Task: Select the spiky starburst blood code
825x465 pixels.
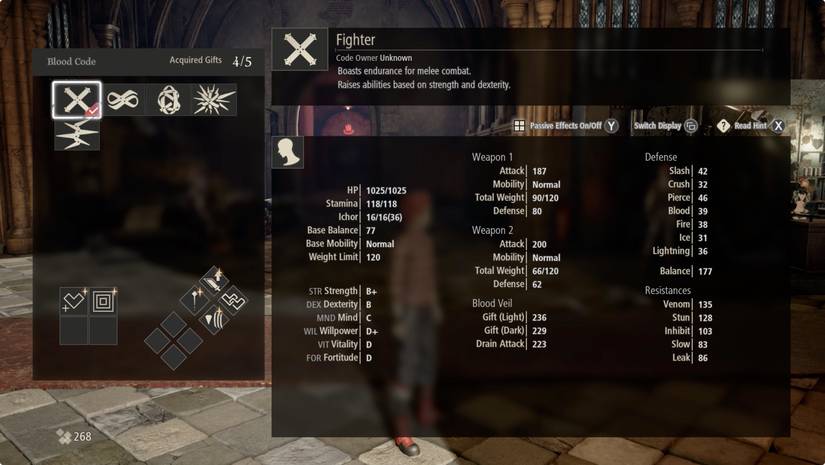Action: coord(213,100)
